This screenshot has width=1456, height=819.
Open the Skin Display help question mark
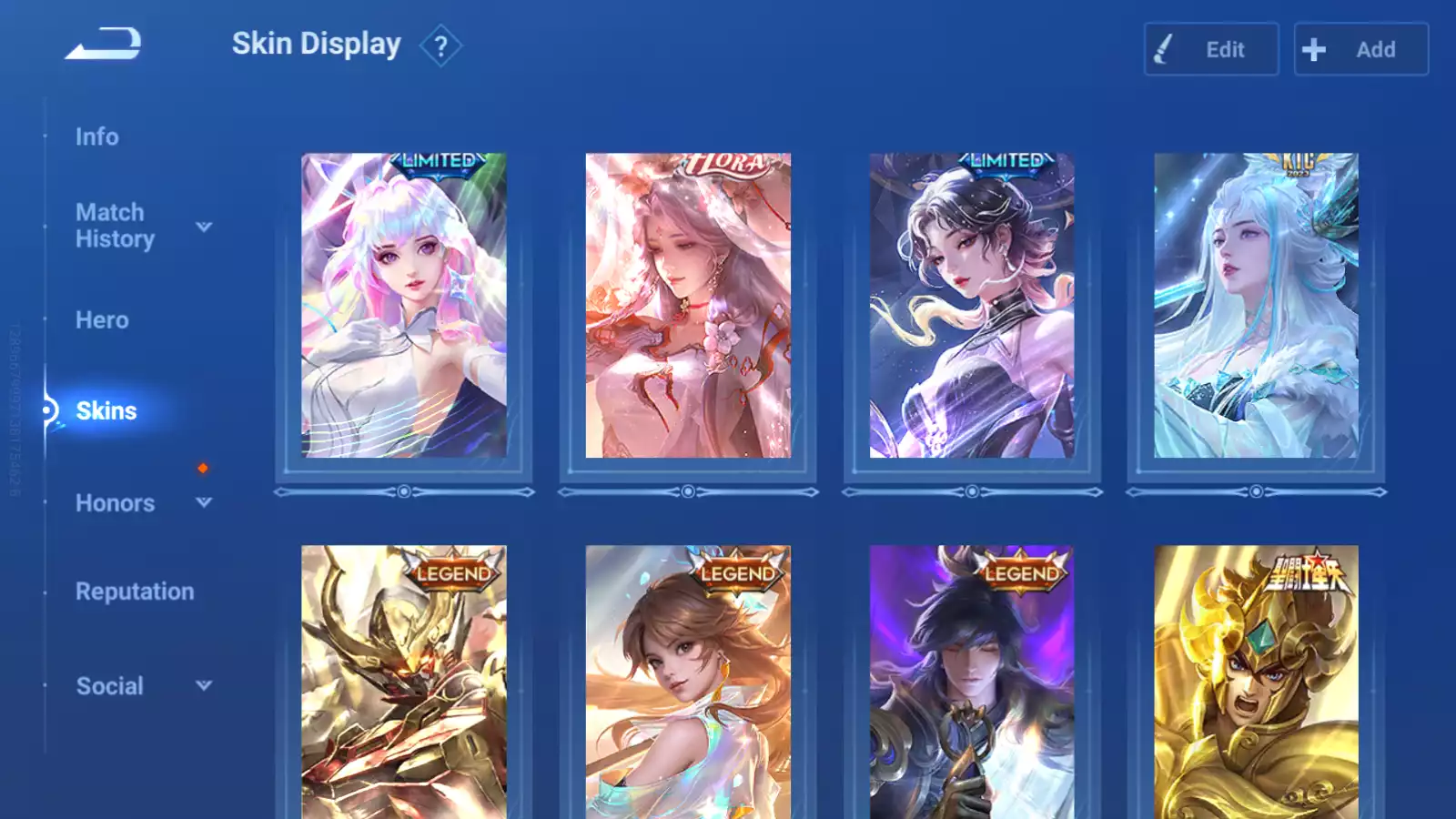point(440,46)
